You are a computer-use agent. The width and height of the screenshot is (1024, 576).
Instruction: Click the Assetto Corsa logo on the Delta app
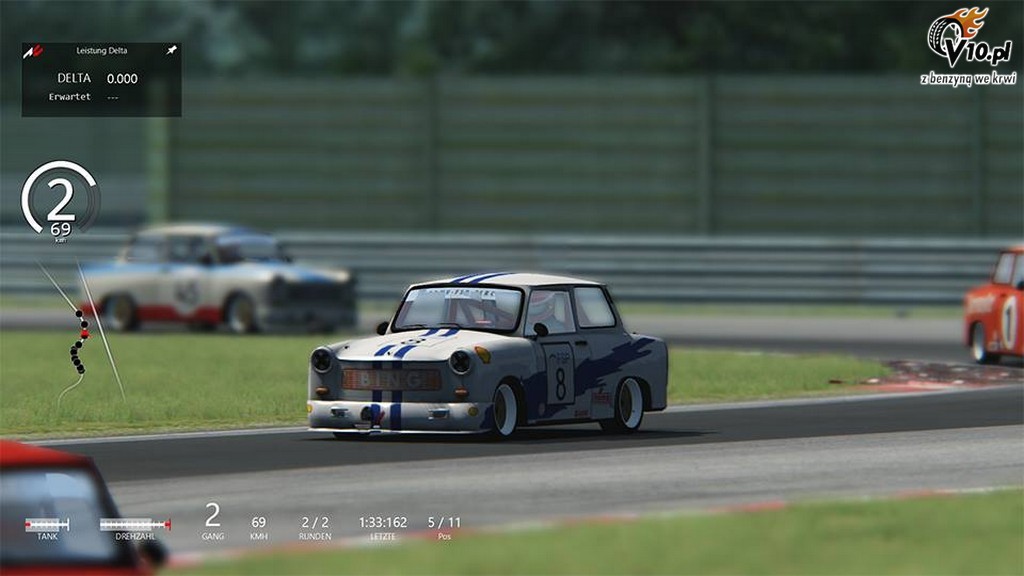click(x=34, y=50)
